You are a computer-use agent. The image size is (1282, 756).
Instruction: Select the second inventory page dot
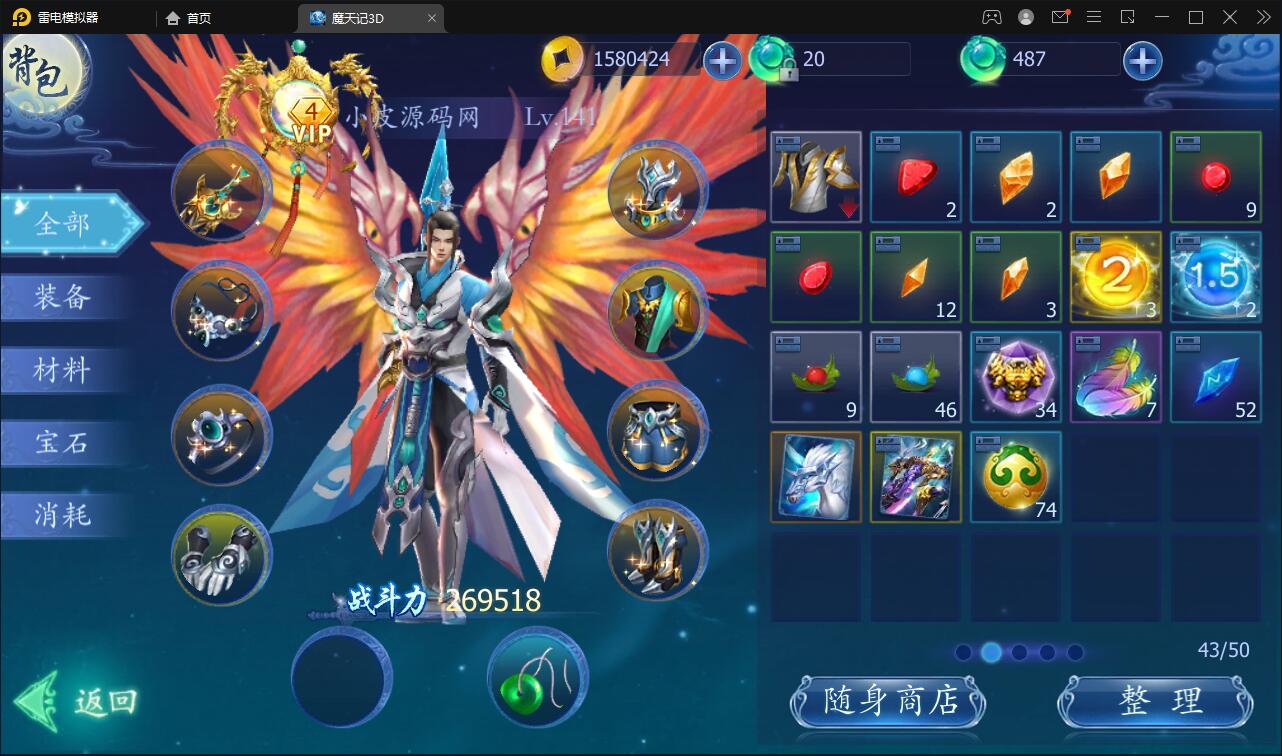point(991,651)
